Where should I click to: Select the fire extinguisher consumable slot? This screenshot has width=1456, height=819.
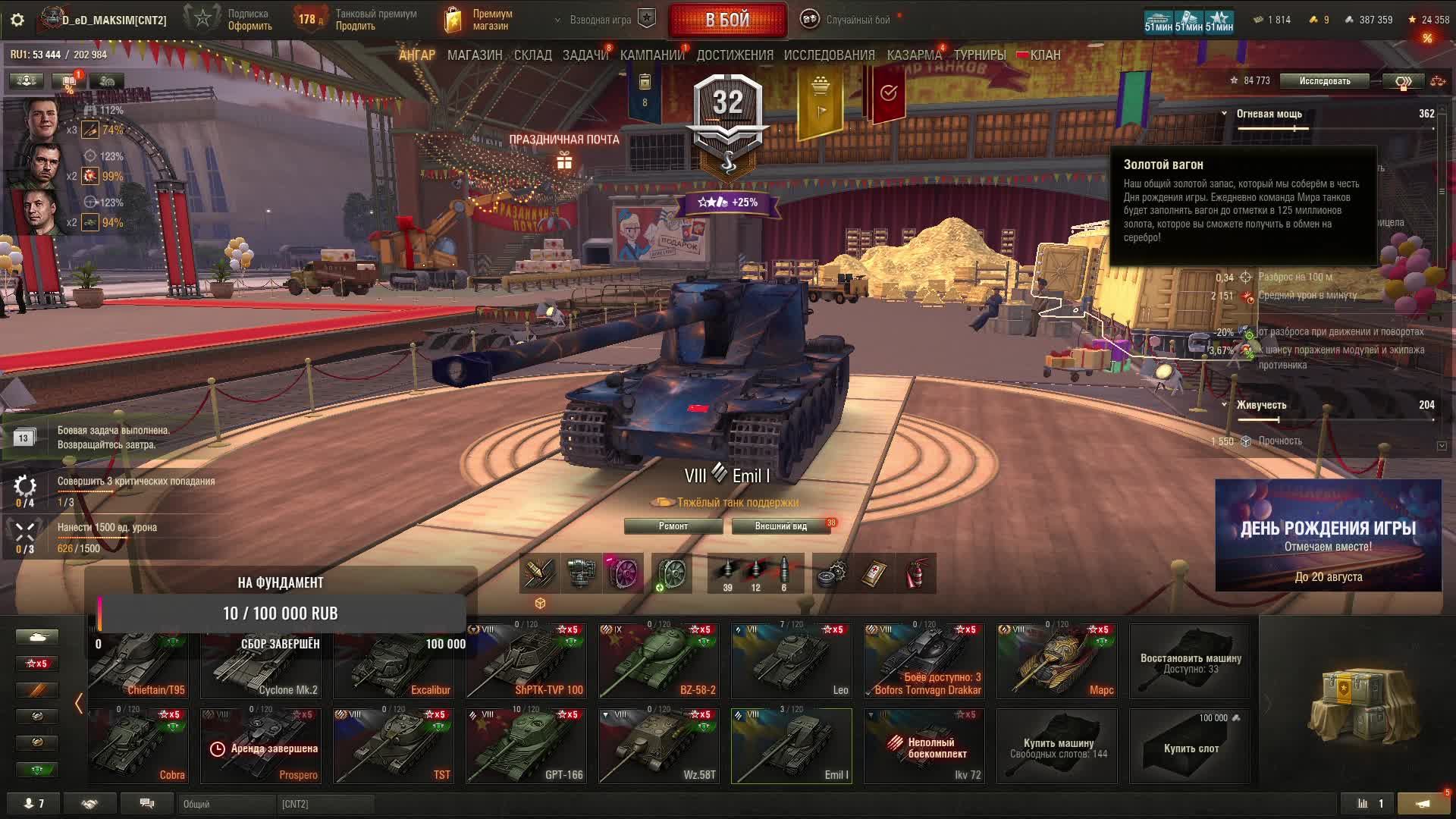[x=917, y=573]
